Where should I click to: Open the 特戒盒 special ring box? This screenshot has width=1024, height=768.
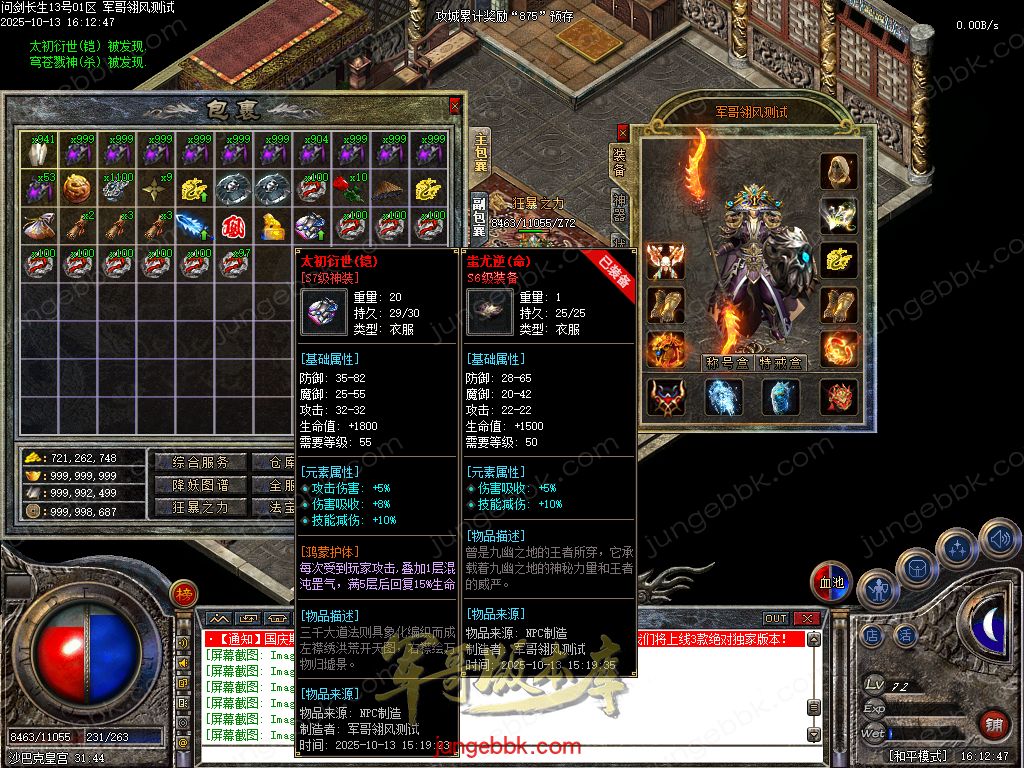click(x=780, y=362)
